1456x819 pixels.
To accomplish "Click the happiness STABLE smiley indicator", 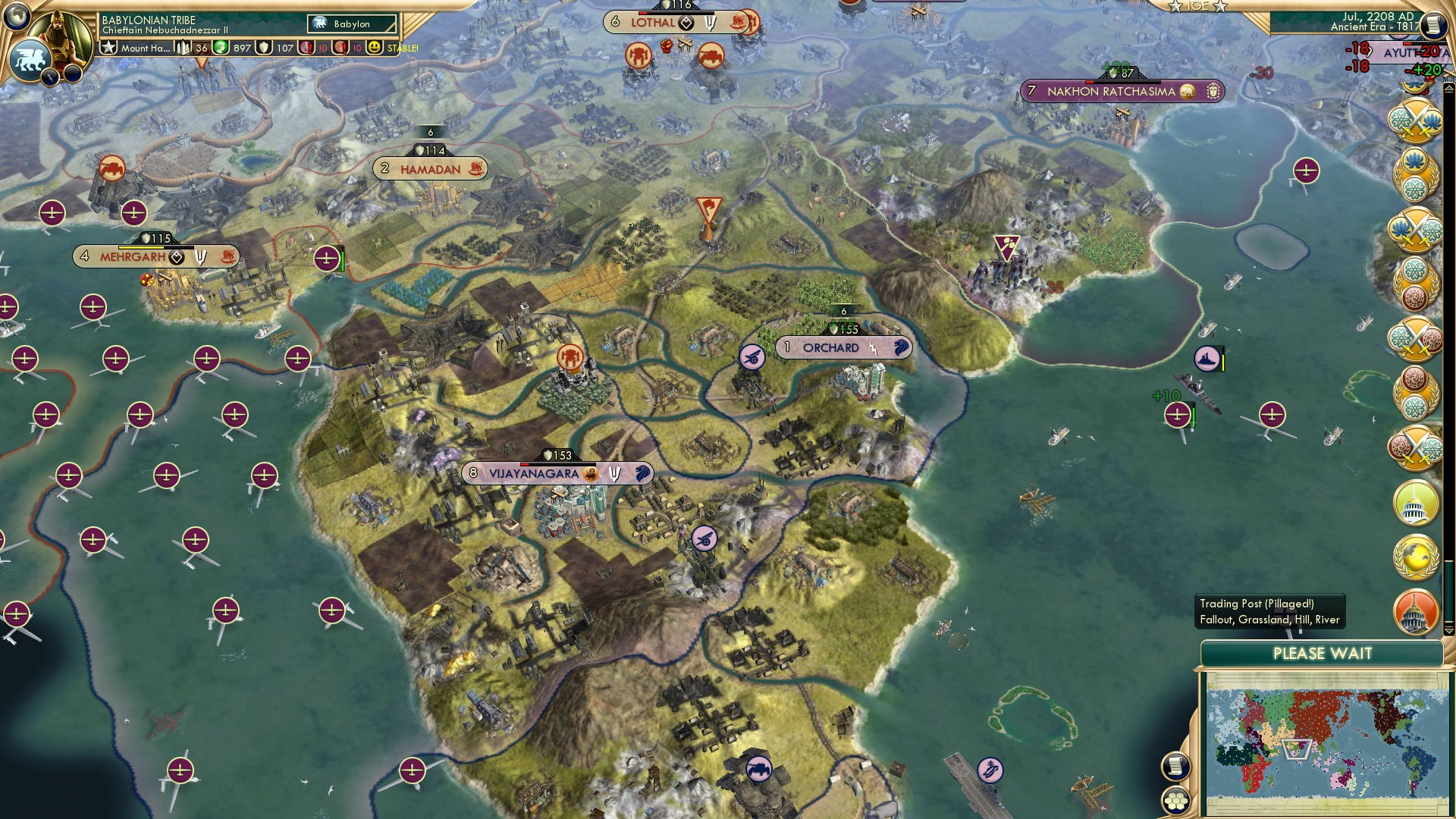I will (375, 48).
